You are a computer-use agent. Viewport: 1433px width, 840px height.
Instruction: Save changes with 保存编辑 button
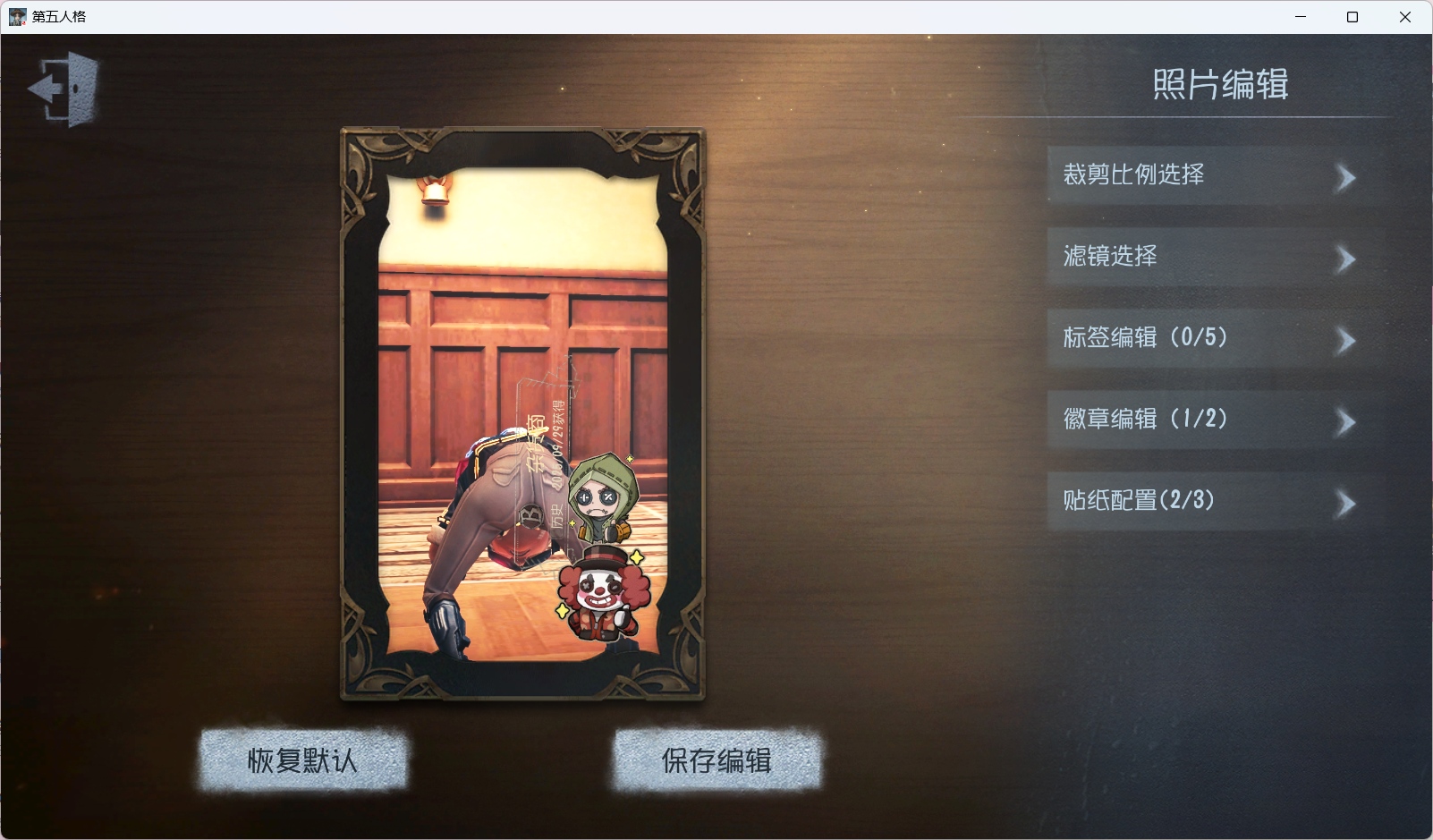tap(716, 760)
